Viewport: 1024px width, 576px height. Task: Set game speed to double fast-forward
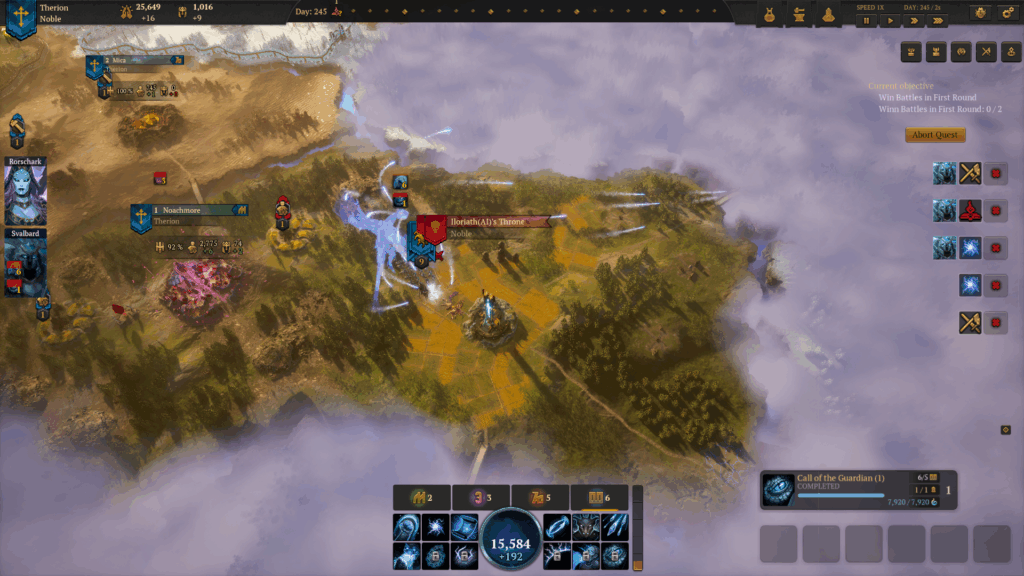[x=914, y=20]
